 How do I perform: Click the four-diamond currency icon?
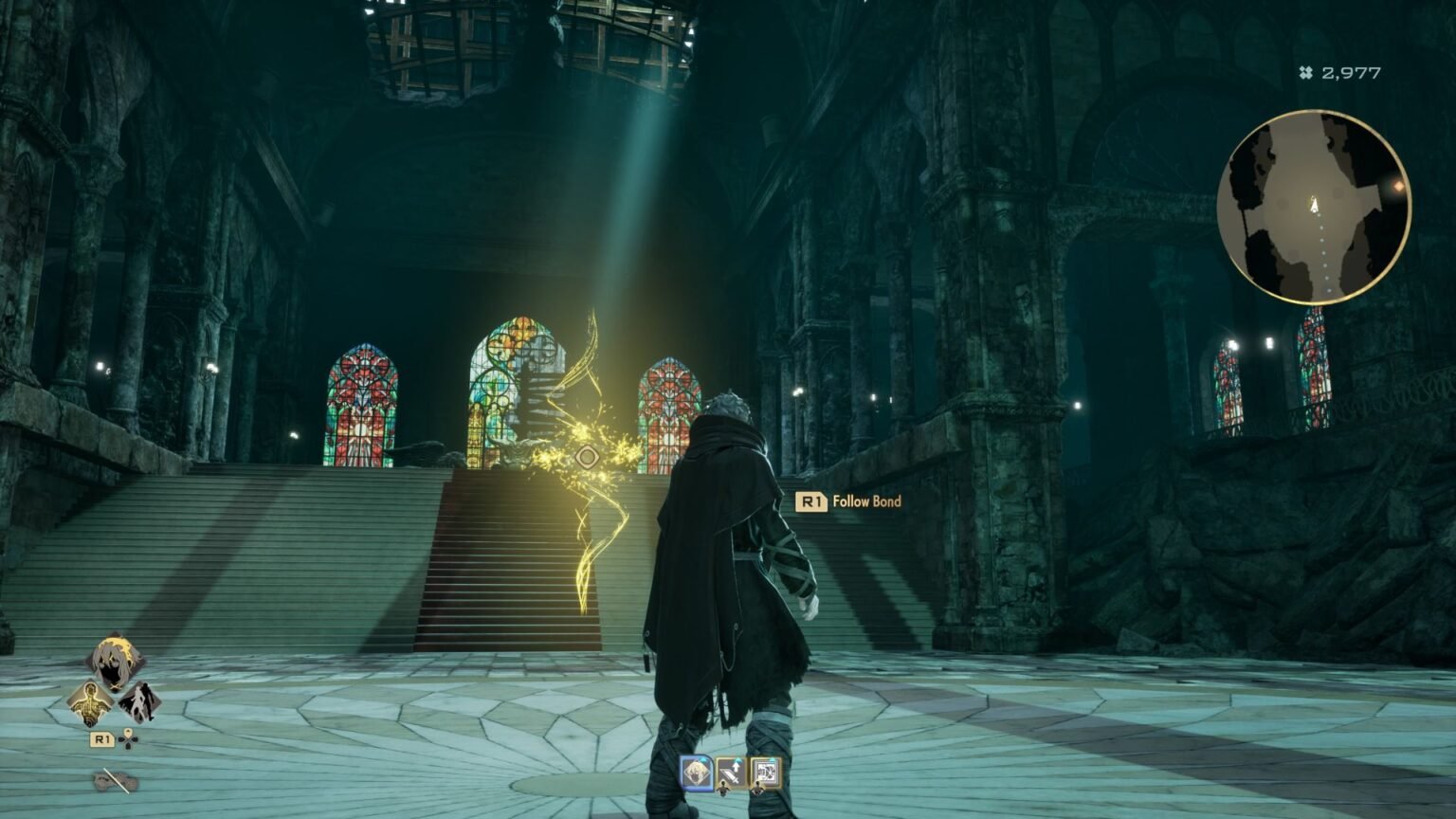point(1304,71)
